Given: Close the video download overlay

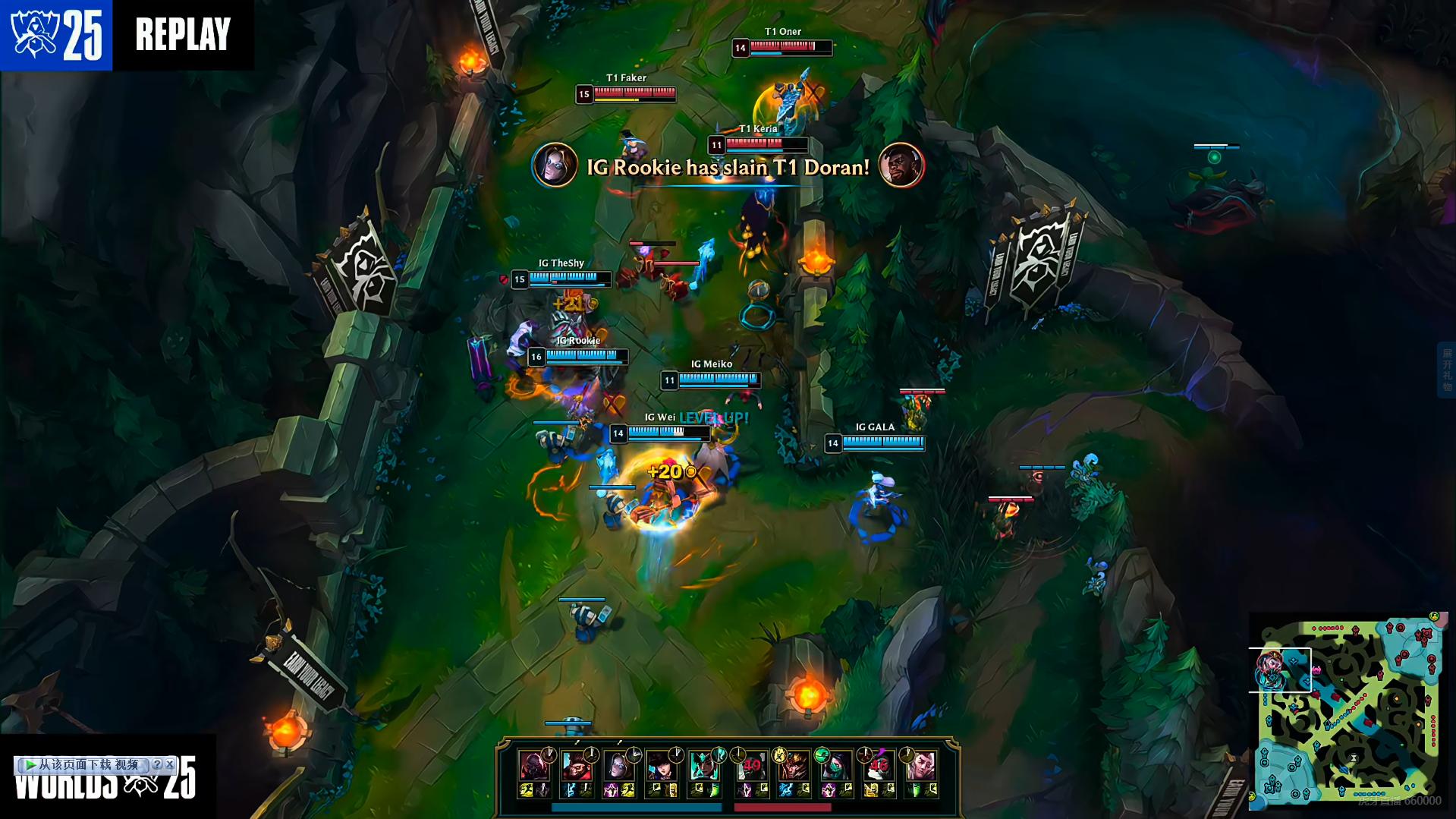Looking at the screenshot, I should pos(170,764).
